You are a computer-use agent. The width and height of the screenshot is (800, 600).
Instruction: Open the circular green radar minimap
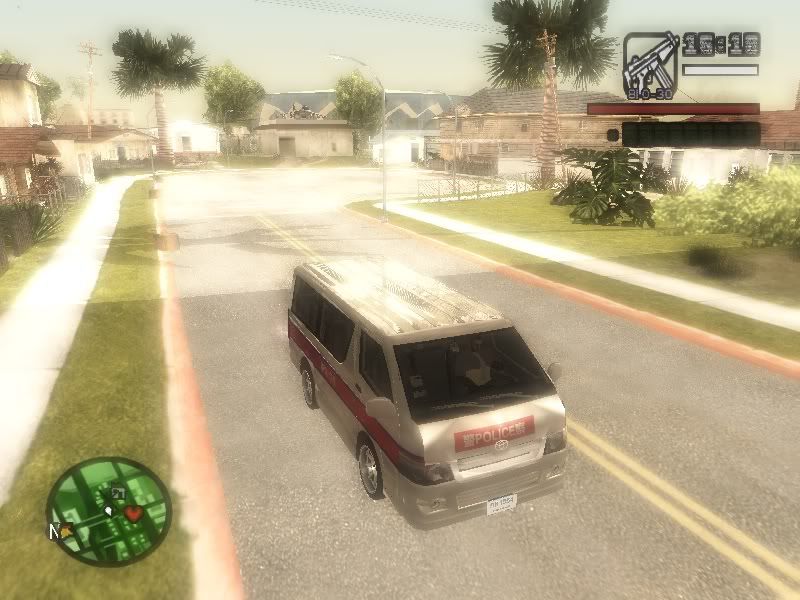[x=109, y=511]
